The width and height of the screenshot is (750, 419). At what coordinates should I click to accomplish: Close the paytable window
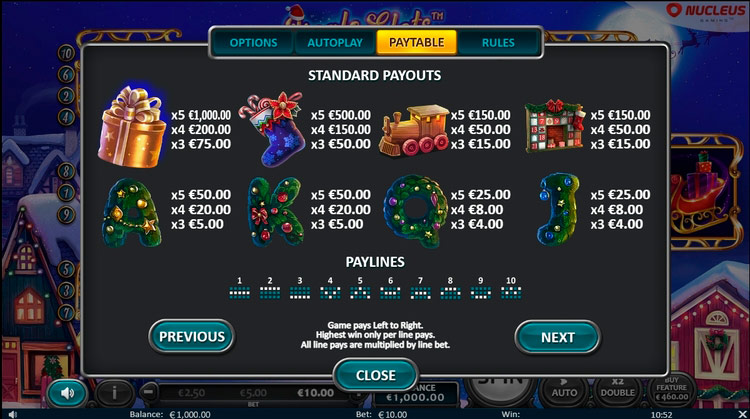[x=375, y=375]
